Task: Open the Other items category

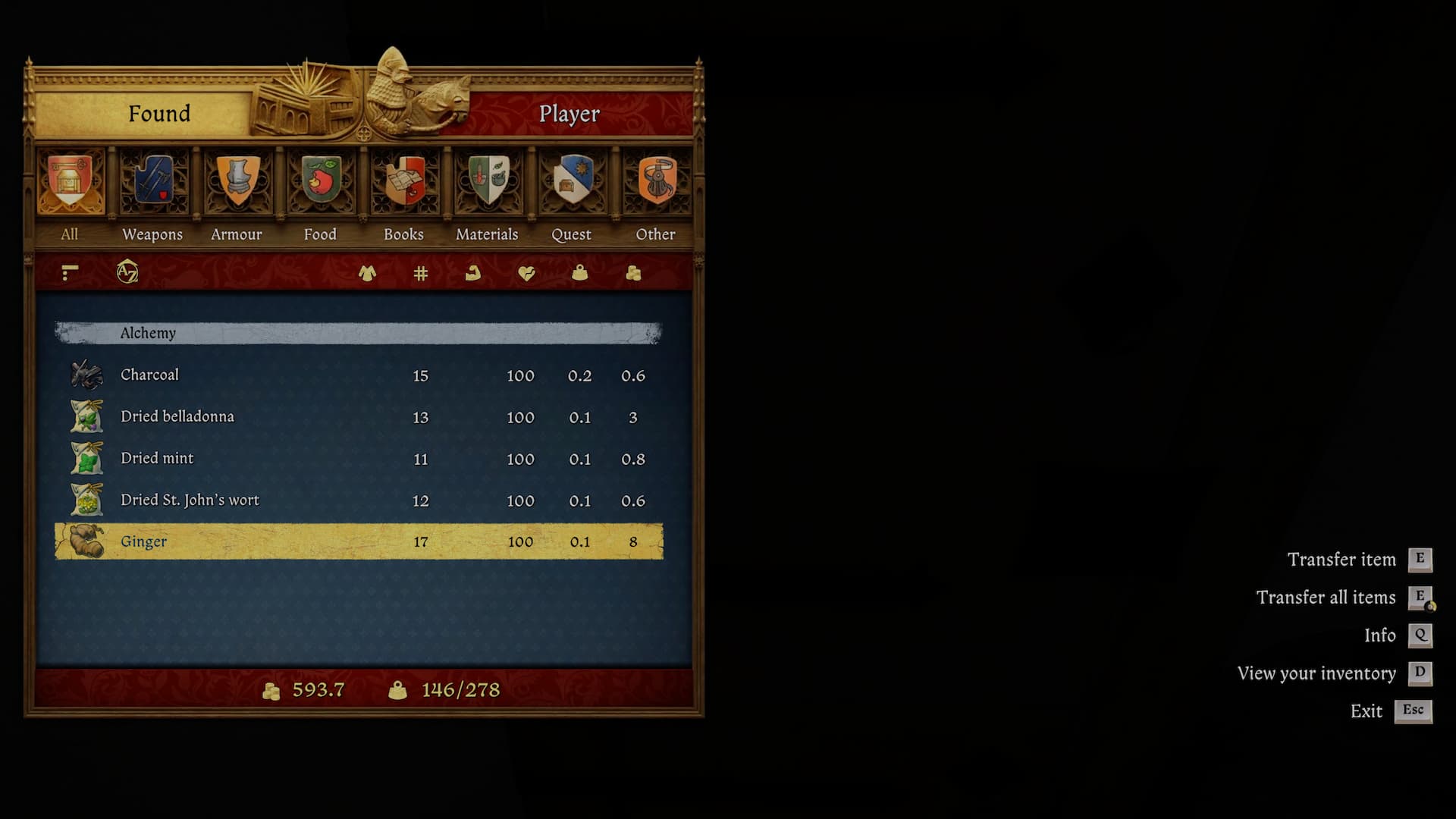Action: [x=655, y=182]
